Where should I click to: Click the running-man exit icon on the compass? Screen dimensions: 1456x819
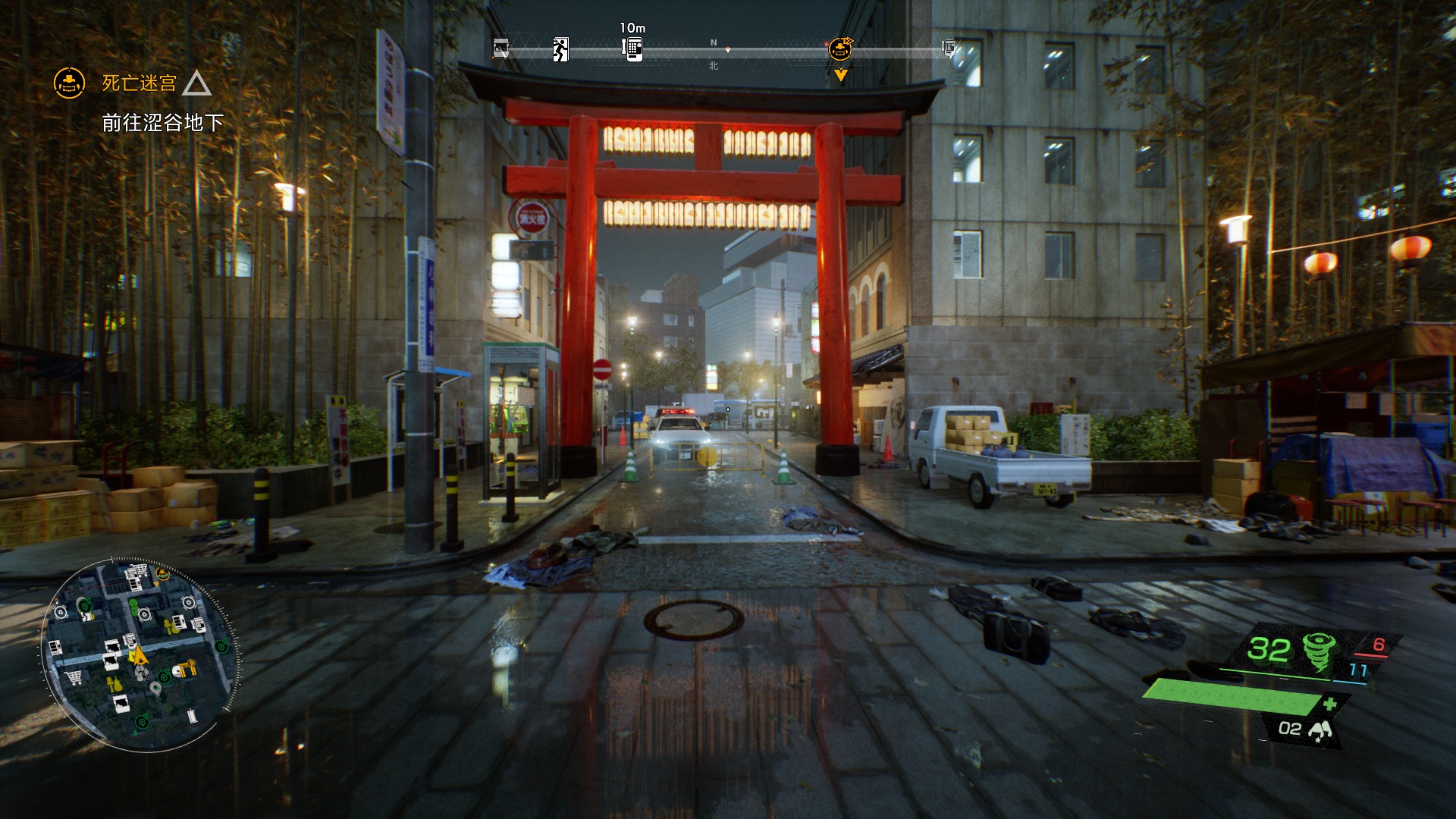point(560,49)
